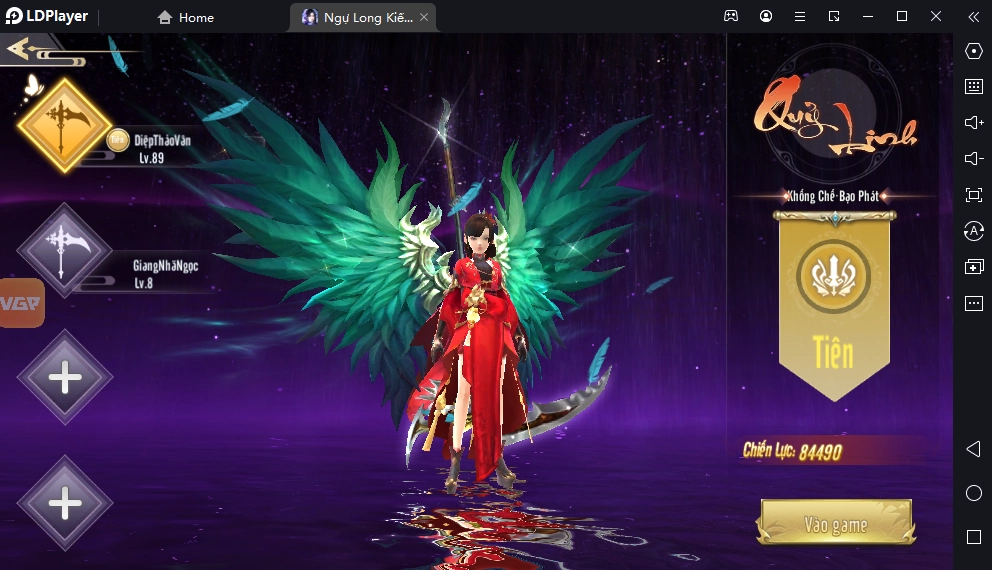The height and width of the screenshot is (570, 992).
Task: Click the Tiên class emblem banner
Action: (834, 302)
